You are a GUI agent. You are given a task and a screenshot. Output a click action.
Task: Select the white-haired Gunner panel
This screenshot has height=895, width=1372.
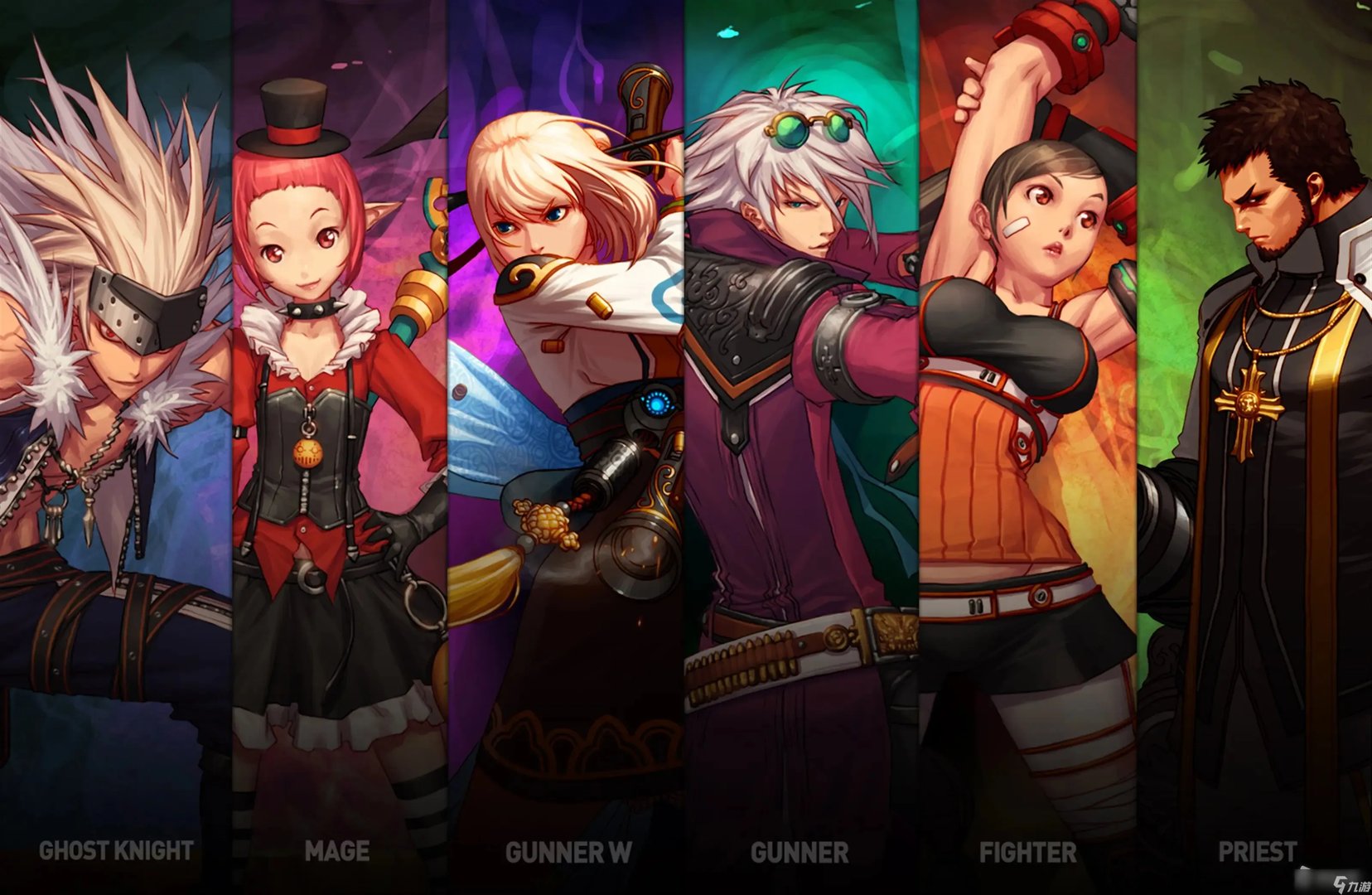coord(800,447)
